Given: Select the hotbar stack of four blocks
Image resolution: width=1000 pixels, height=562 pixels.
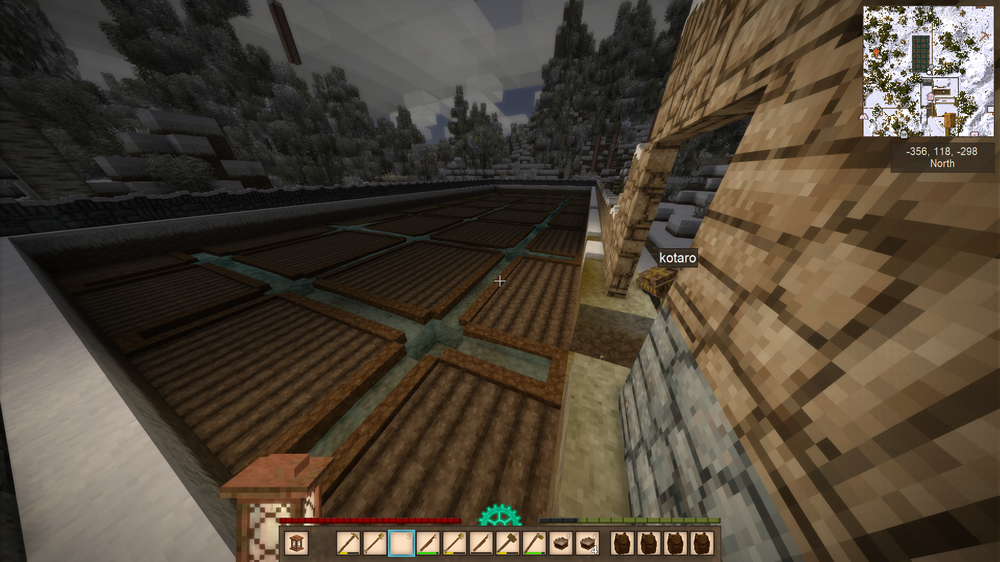Looking at the screenshot, I should point(586,543).
